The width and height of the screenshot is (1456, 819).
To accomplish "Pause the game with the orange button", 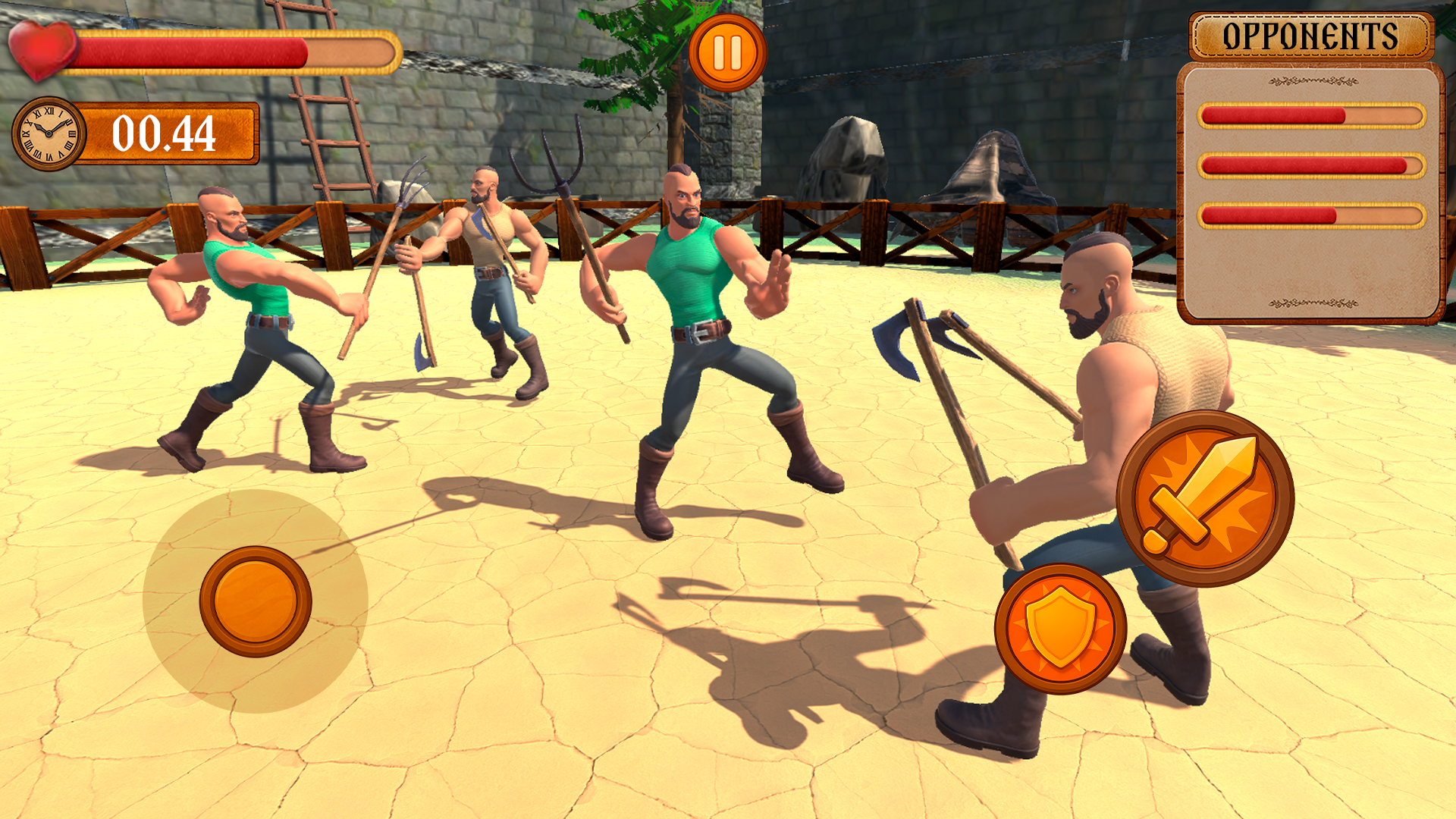I will pos(727,53).
